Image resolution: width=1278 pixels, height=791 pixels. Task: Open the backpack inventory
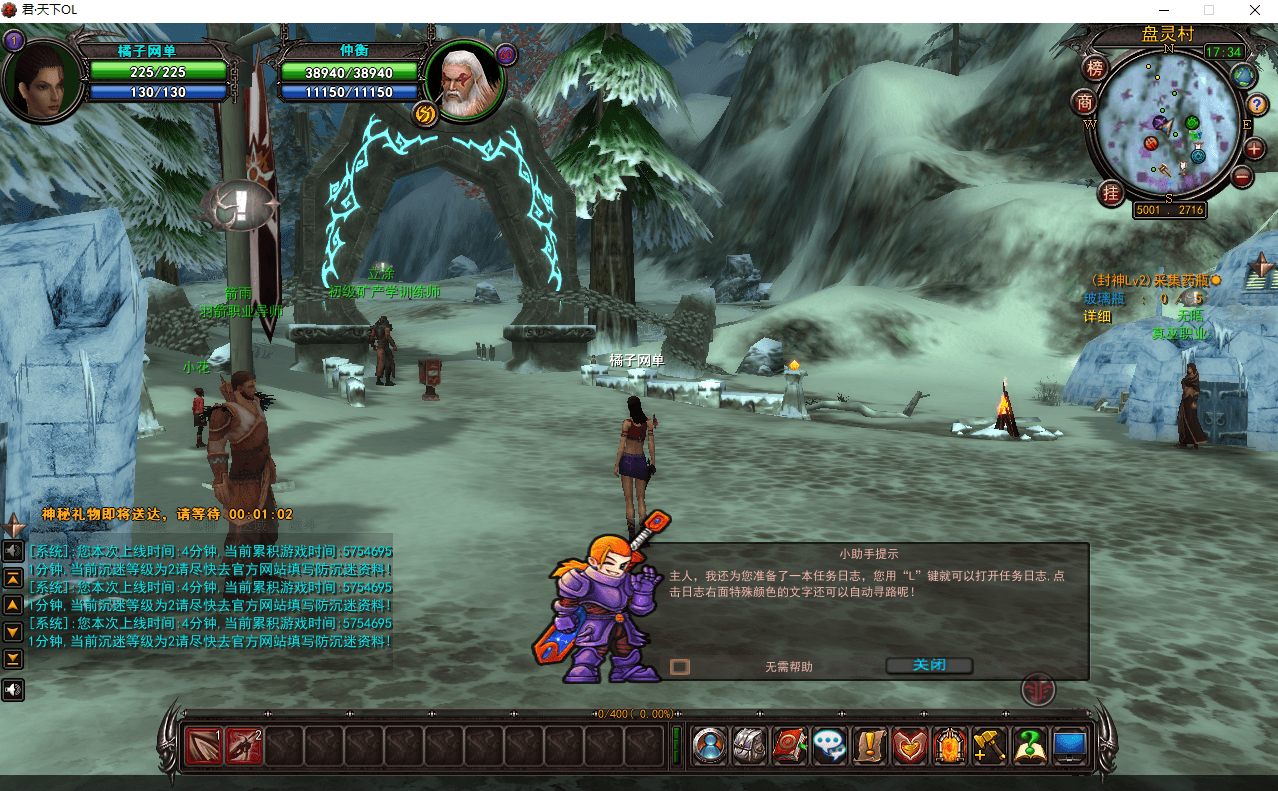tap(749, 746)
